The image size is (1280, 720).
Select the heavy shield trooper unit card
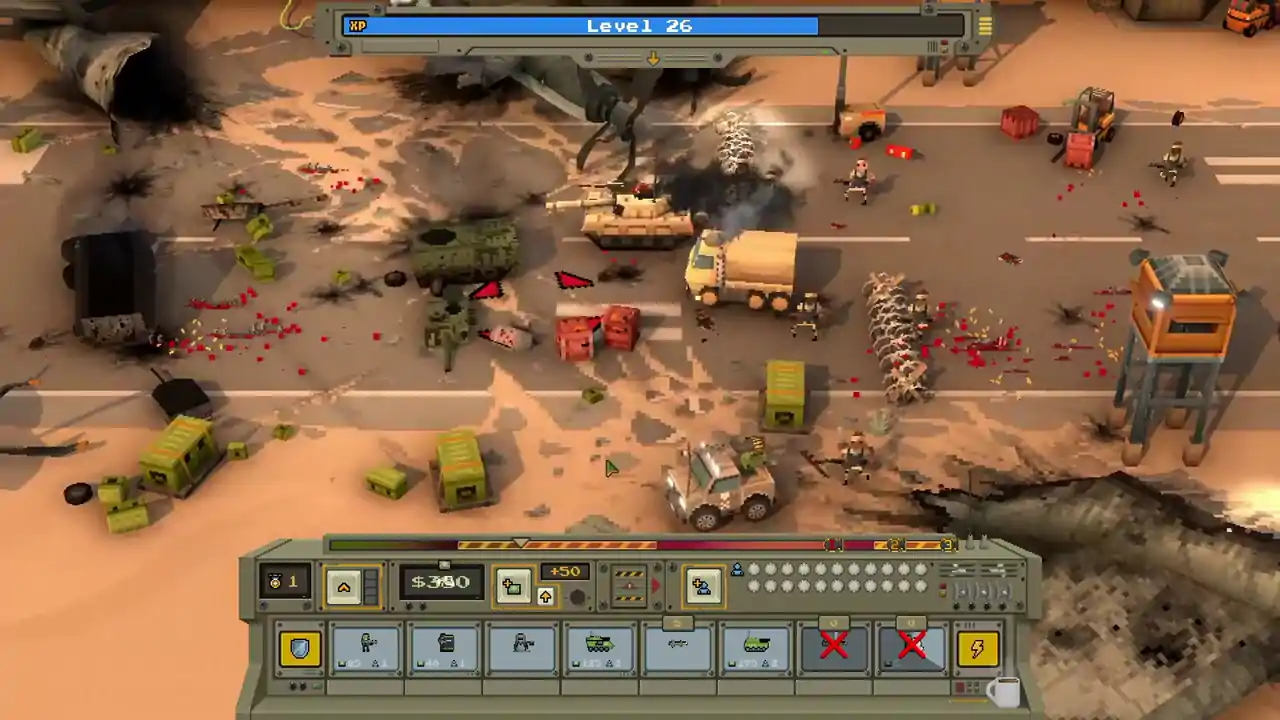click(444, 648)
